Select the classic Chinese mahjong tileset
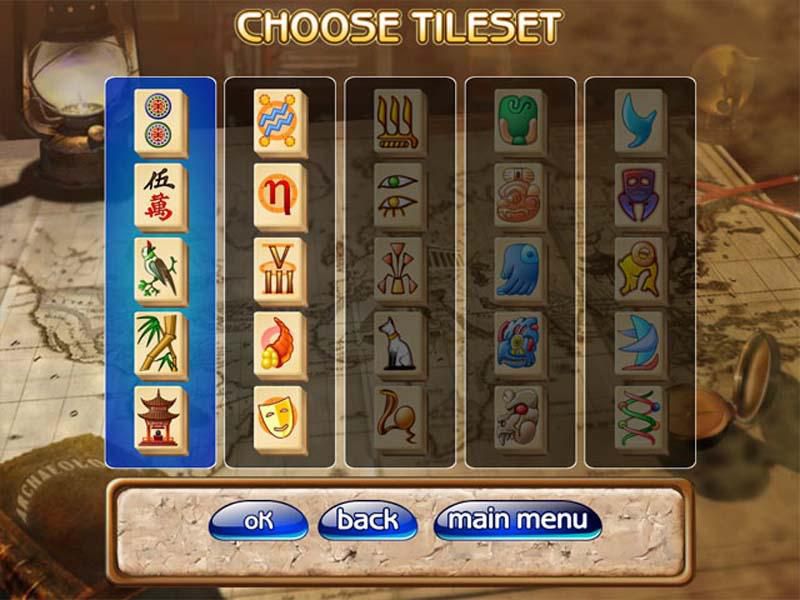 160,272
